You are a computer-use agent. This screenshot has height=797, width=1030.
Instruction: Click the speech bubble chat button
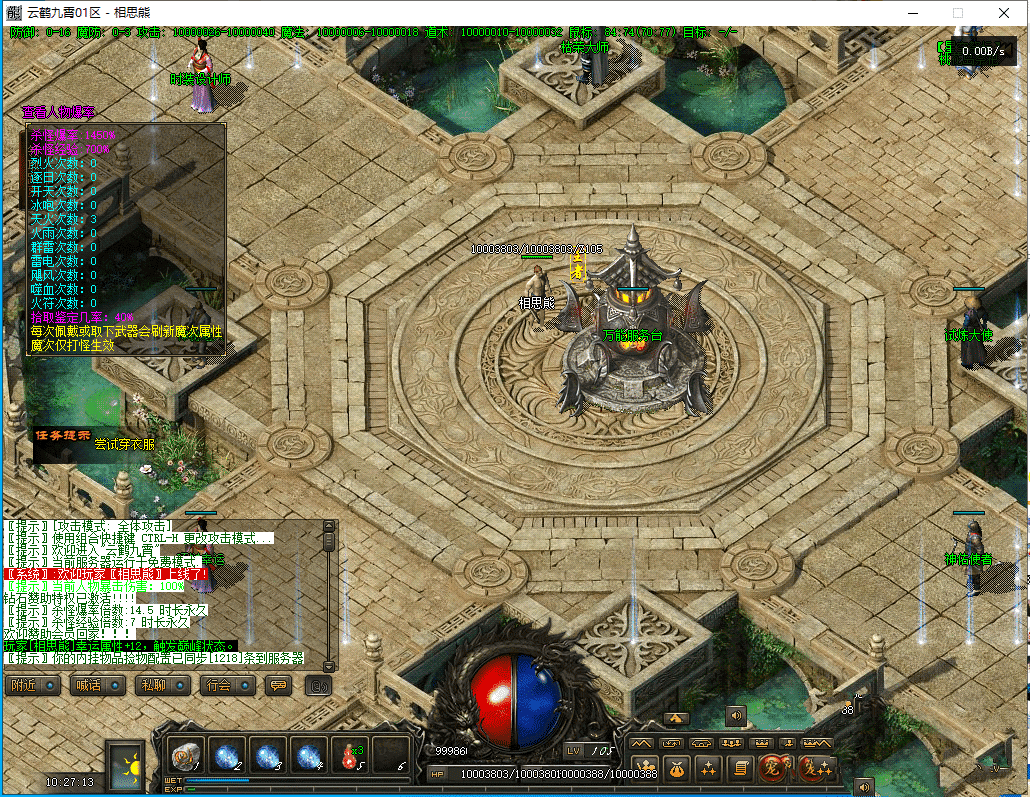pyautogui.click(x=279, y=686)
